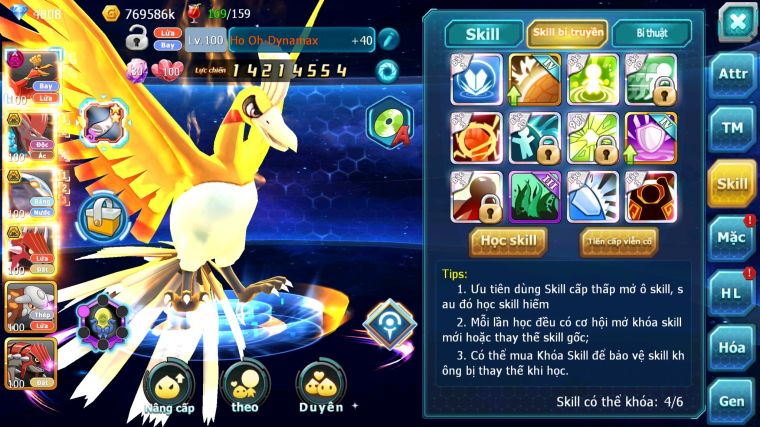Open the Duyên bond button
Viewport: 760px width, 427px height.
(x=322, y=388)
